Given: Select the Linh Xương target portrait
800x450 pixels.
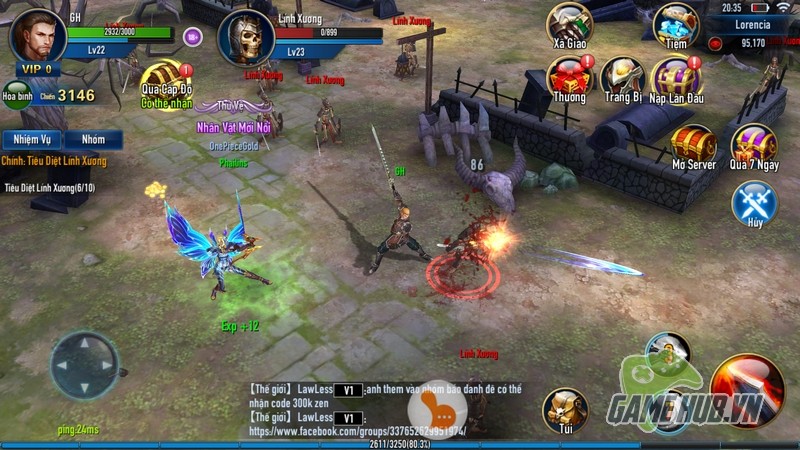Looking at the screenshot, I should tap(245, 36).
